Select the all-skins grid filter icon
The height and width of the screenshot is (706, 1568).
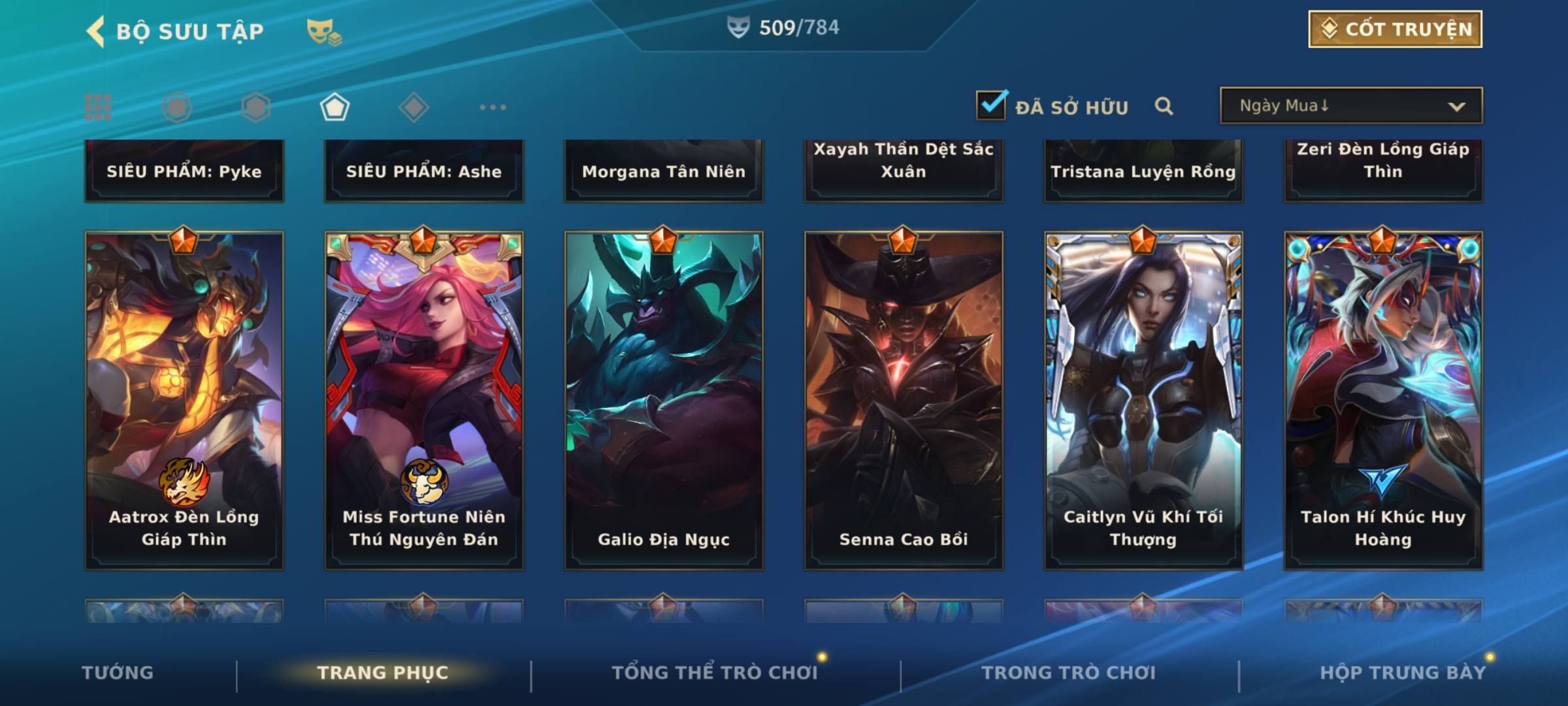98,107
